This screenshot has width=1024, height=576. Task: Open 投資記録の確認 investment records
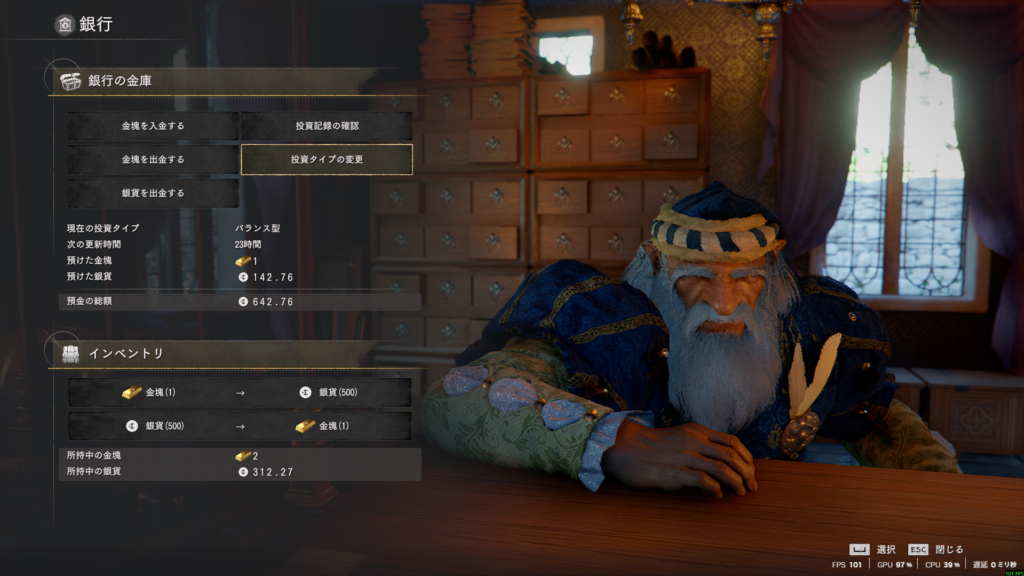(x=326, y=126)
